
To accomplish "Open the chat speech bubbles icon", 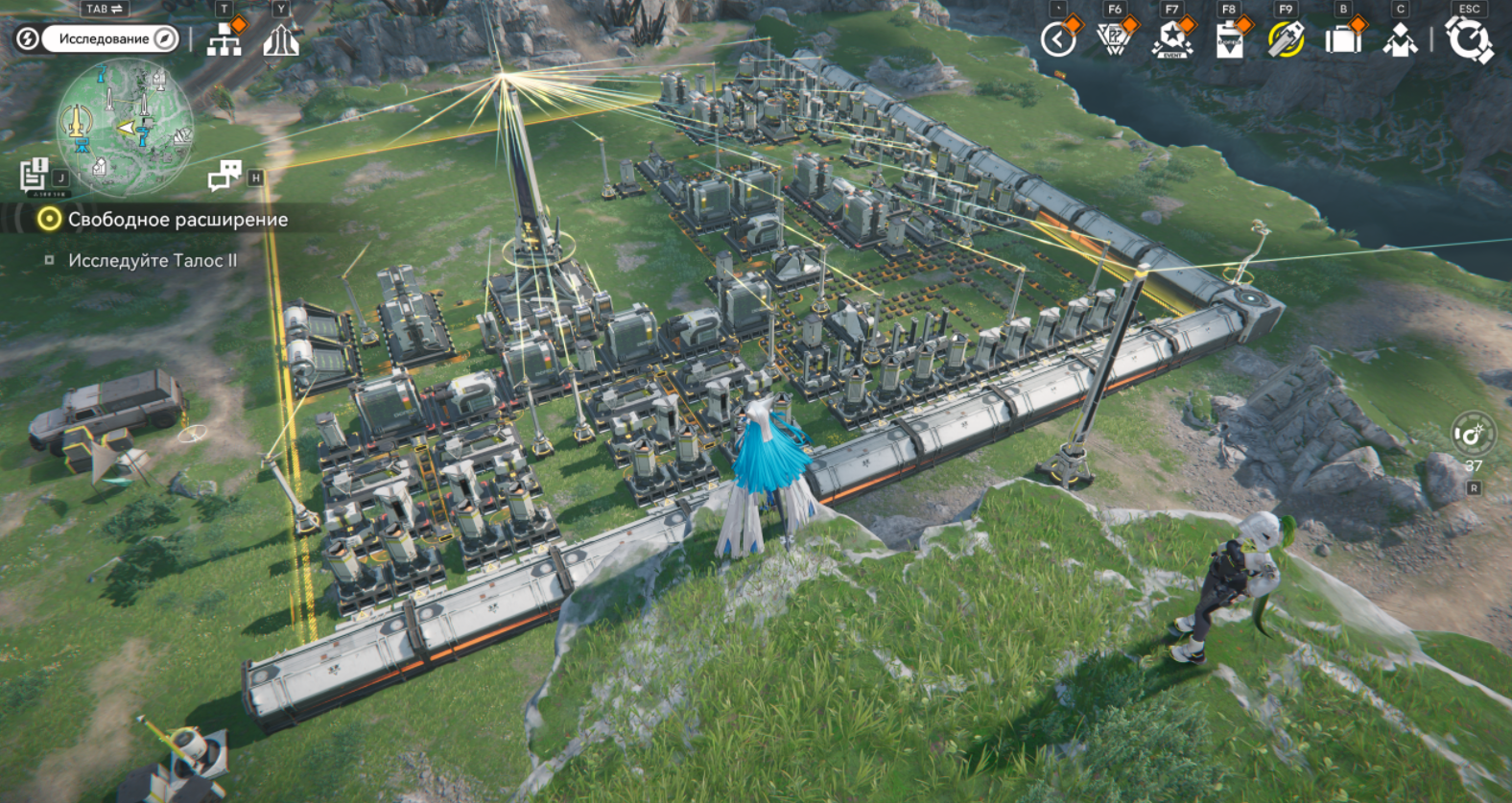I will pos(224,176).
